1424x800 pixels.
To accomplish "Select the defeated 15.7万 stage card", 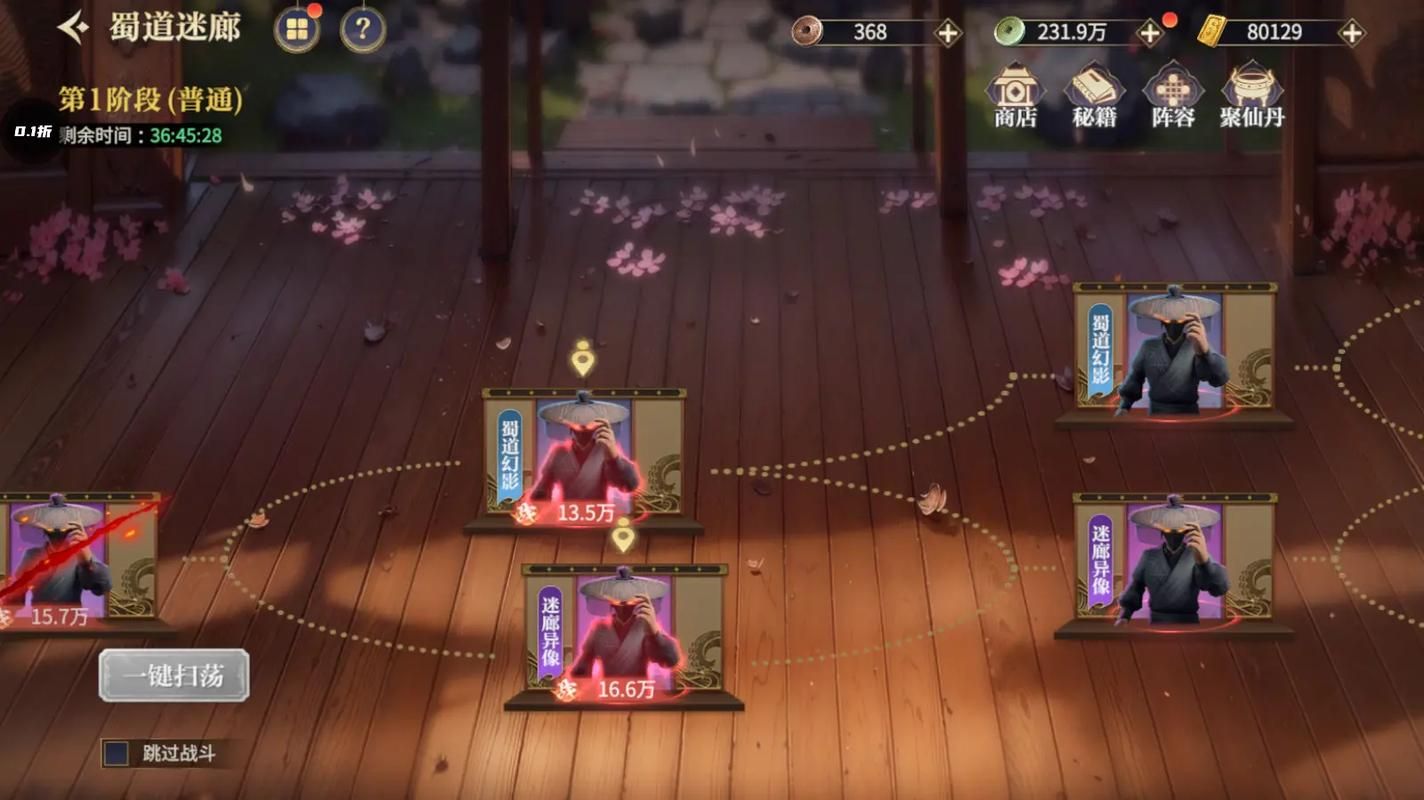I will pos(70,558).
